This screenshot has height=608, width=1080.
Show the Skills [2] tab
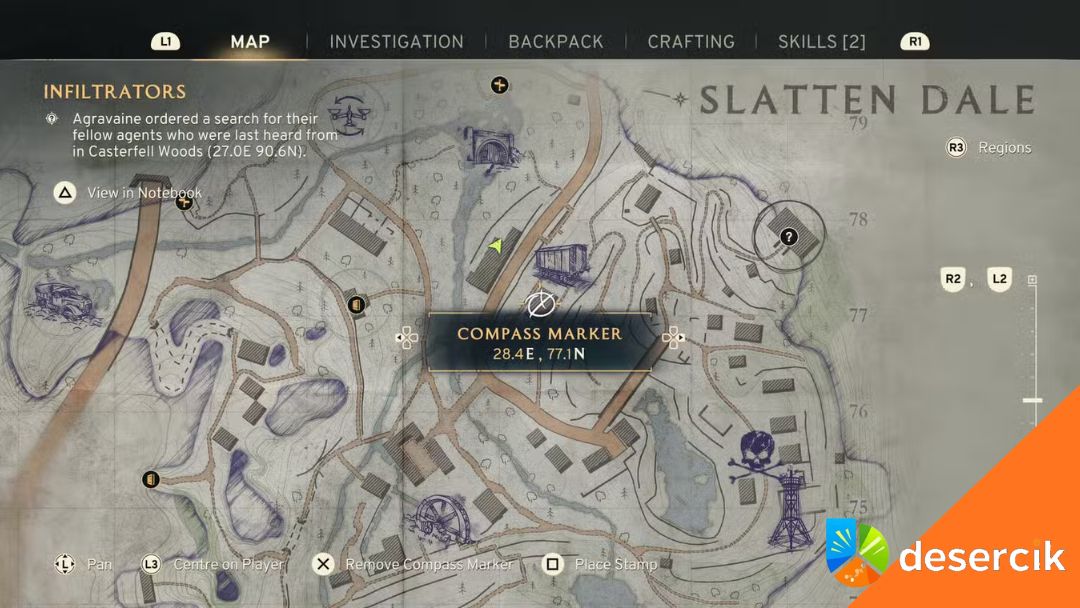pos(822,42)
